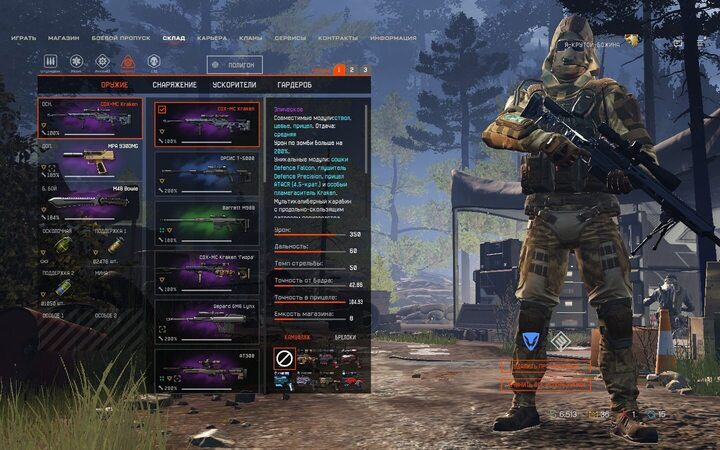
Task: Select loadout preset 2
Action: [x=352, y=70]
